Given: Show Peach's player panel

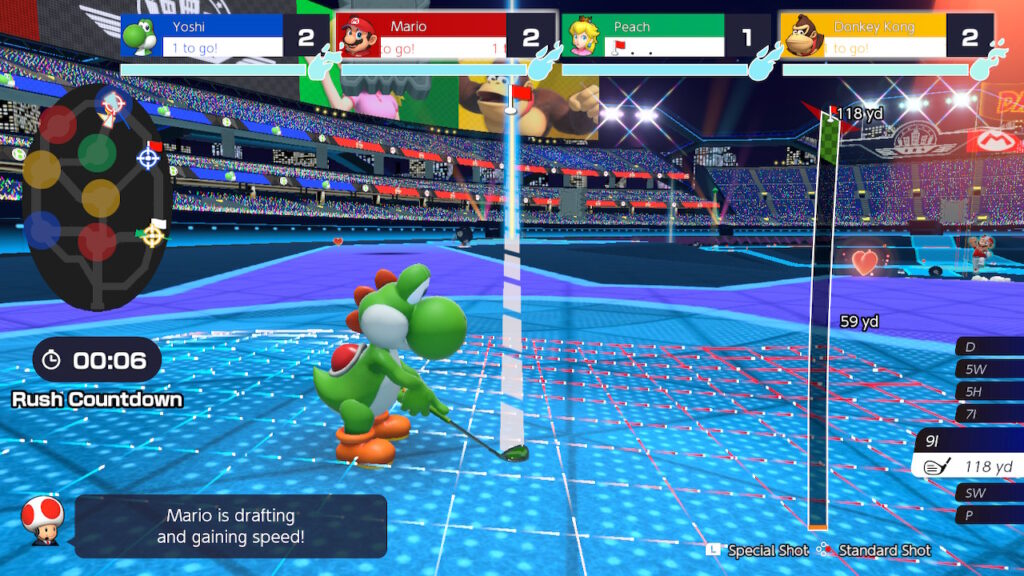Looking at the screenshot, I should [662, 37].
